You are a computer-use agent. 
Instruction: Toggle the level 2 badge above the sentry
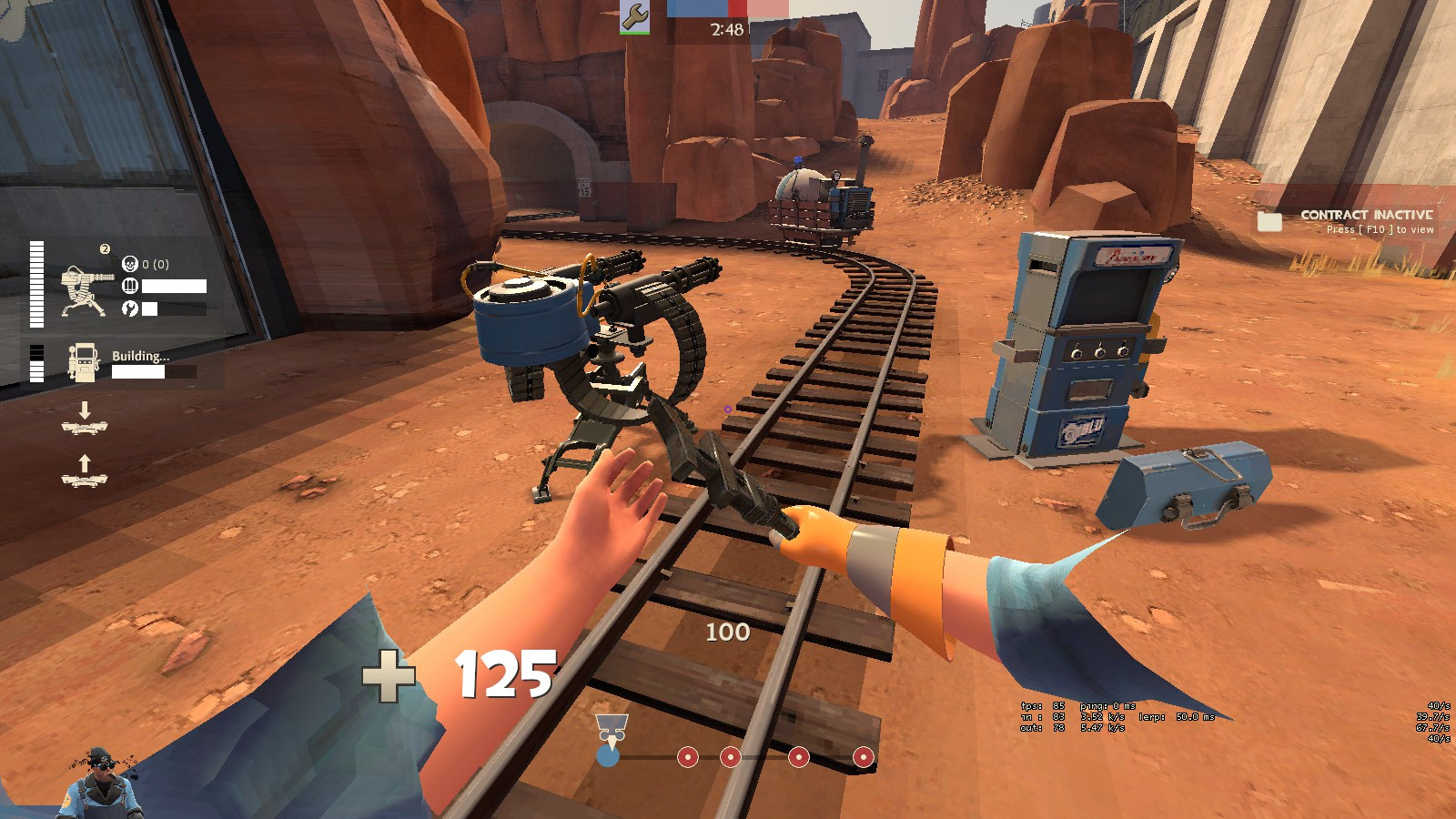click(x=105, y=248)
